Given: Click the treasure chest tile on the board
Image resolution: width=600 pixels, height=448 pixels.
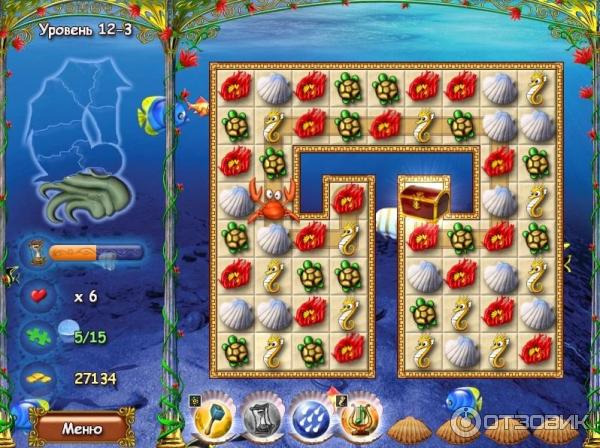Looking at the screenshot, I should pos(420,198).
